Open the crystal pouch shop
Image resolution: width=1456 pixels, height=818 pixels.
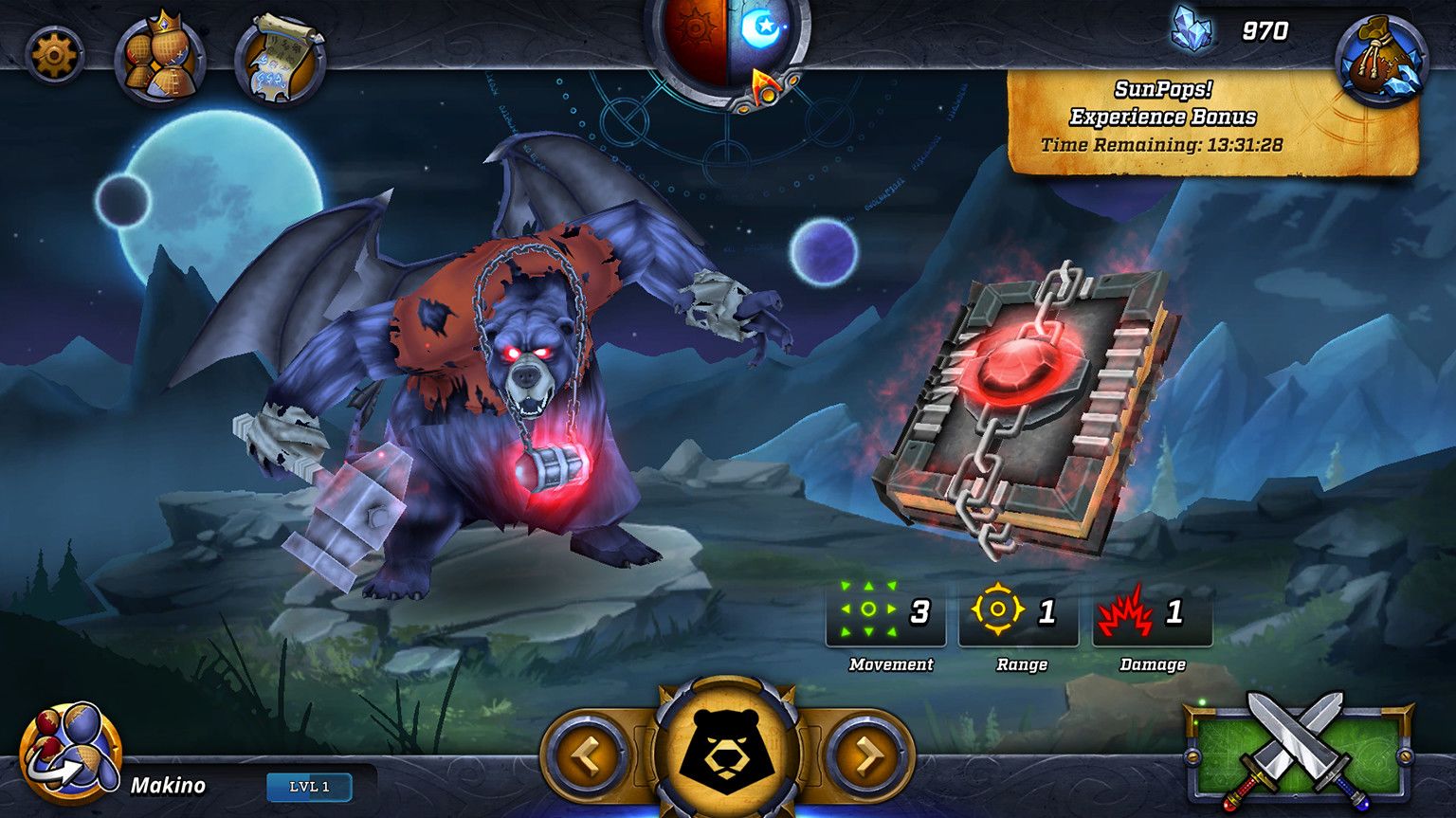pos(1380,59)
